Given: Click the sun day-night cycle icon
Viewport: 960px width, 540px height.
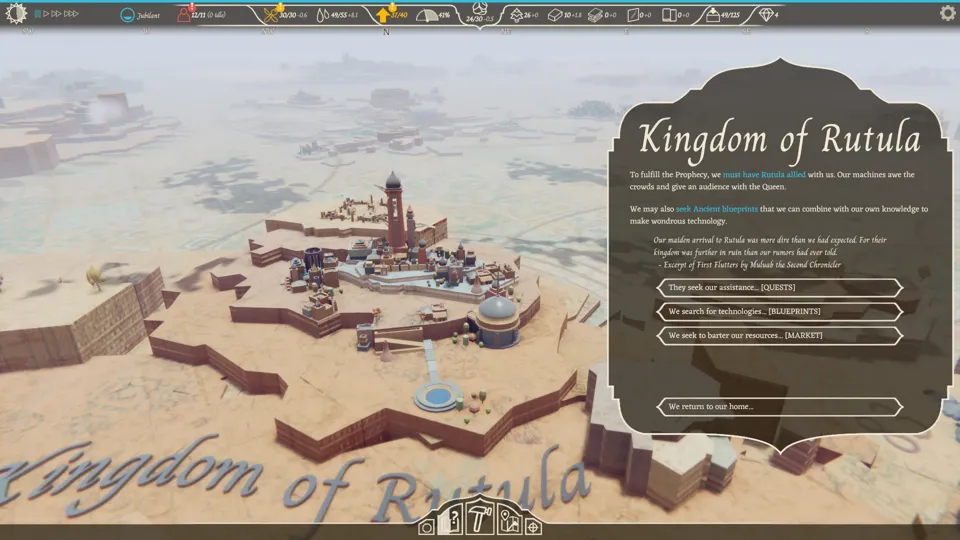Looking at the screenshot, I should pos(16,13).
